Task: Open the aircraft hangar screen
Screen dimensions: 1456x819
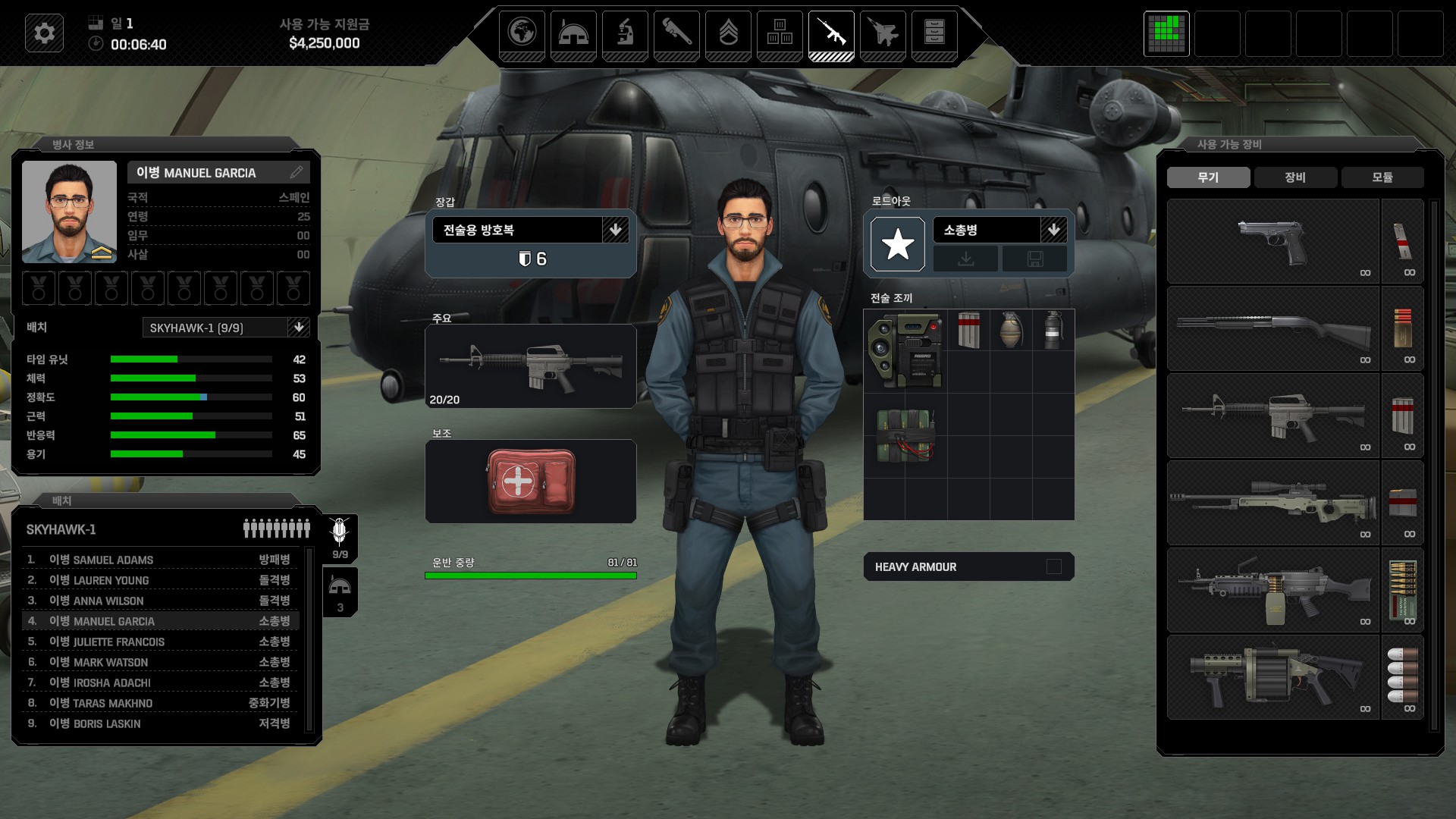Action: coord(883,33)
